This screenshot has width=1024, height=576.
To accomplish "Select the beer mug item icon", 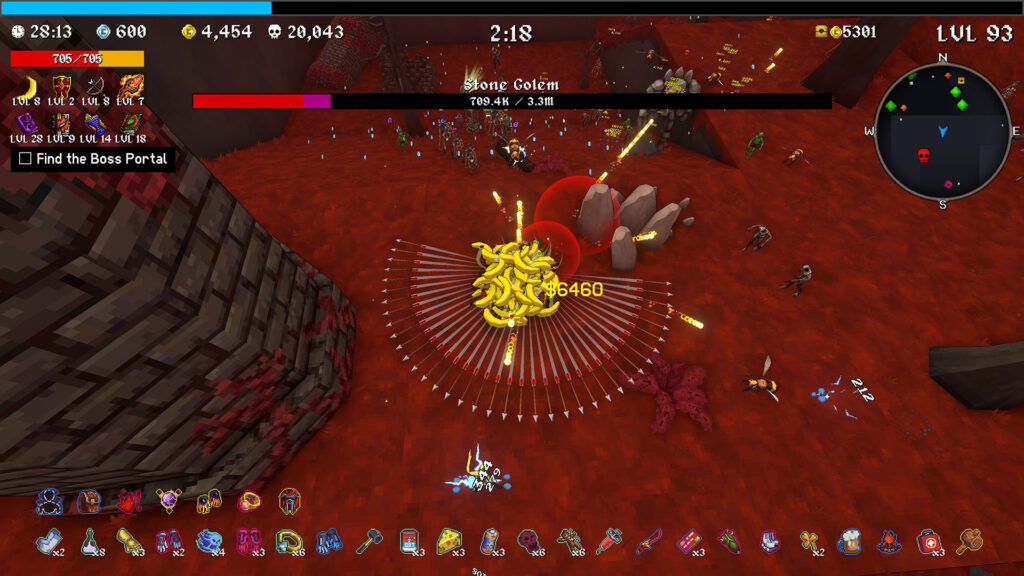I will click(849, 541).
